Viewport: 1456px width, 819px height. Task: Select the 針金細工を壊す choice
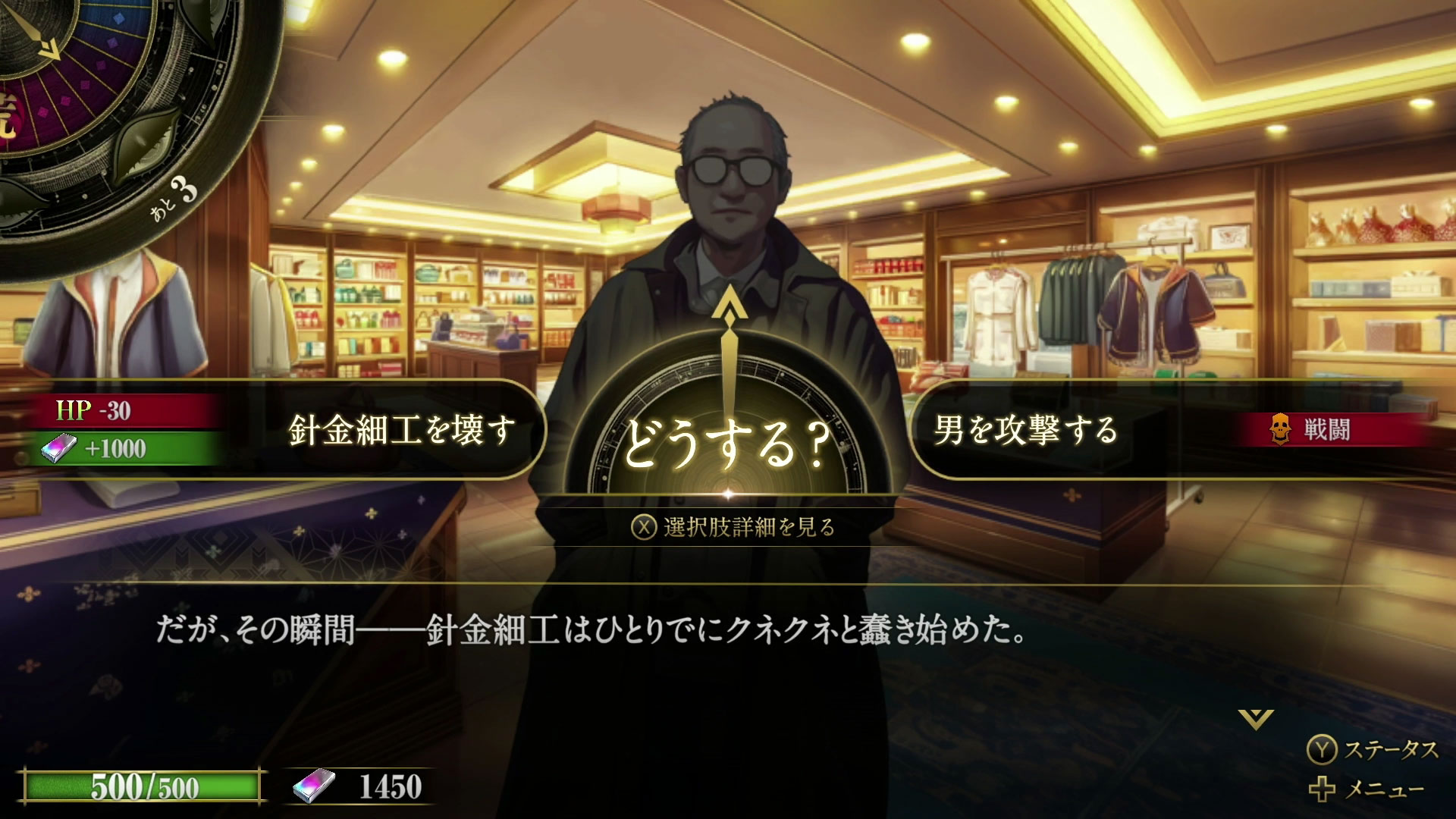[x=403, y=428]
